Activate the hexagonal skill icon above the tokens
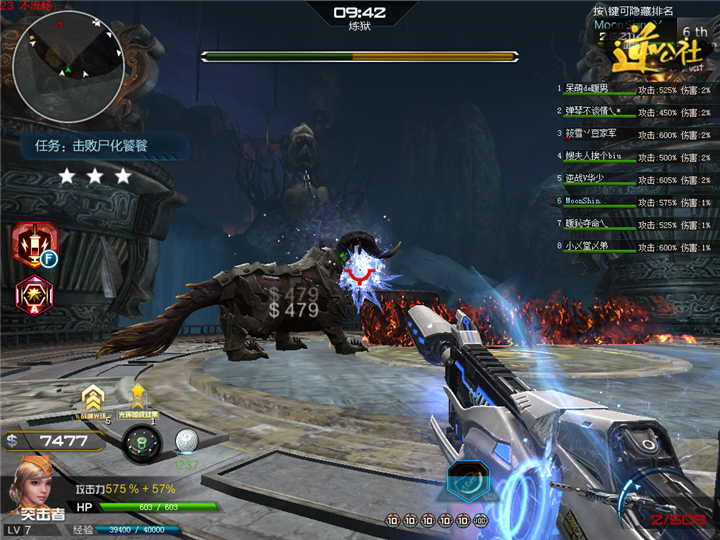 click(x=467, y=482)
